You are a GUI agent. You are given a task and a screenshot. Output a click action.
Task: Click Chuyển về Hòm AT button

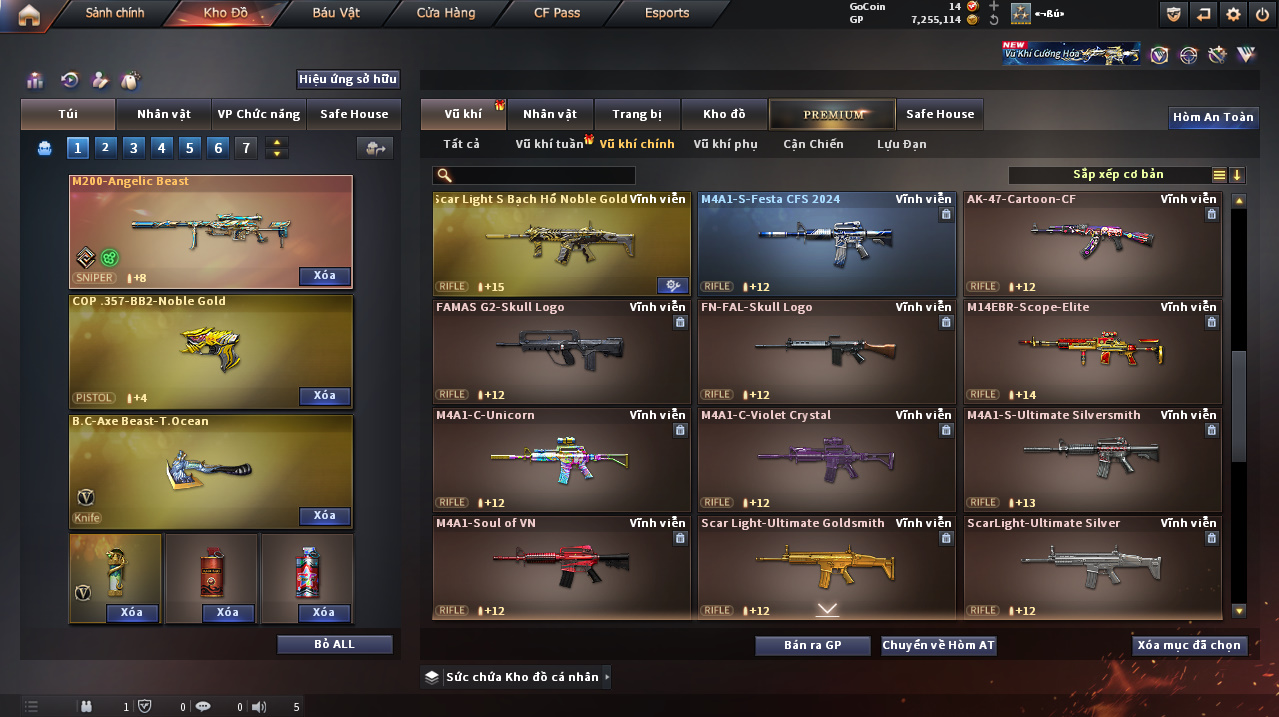point(938,646)
